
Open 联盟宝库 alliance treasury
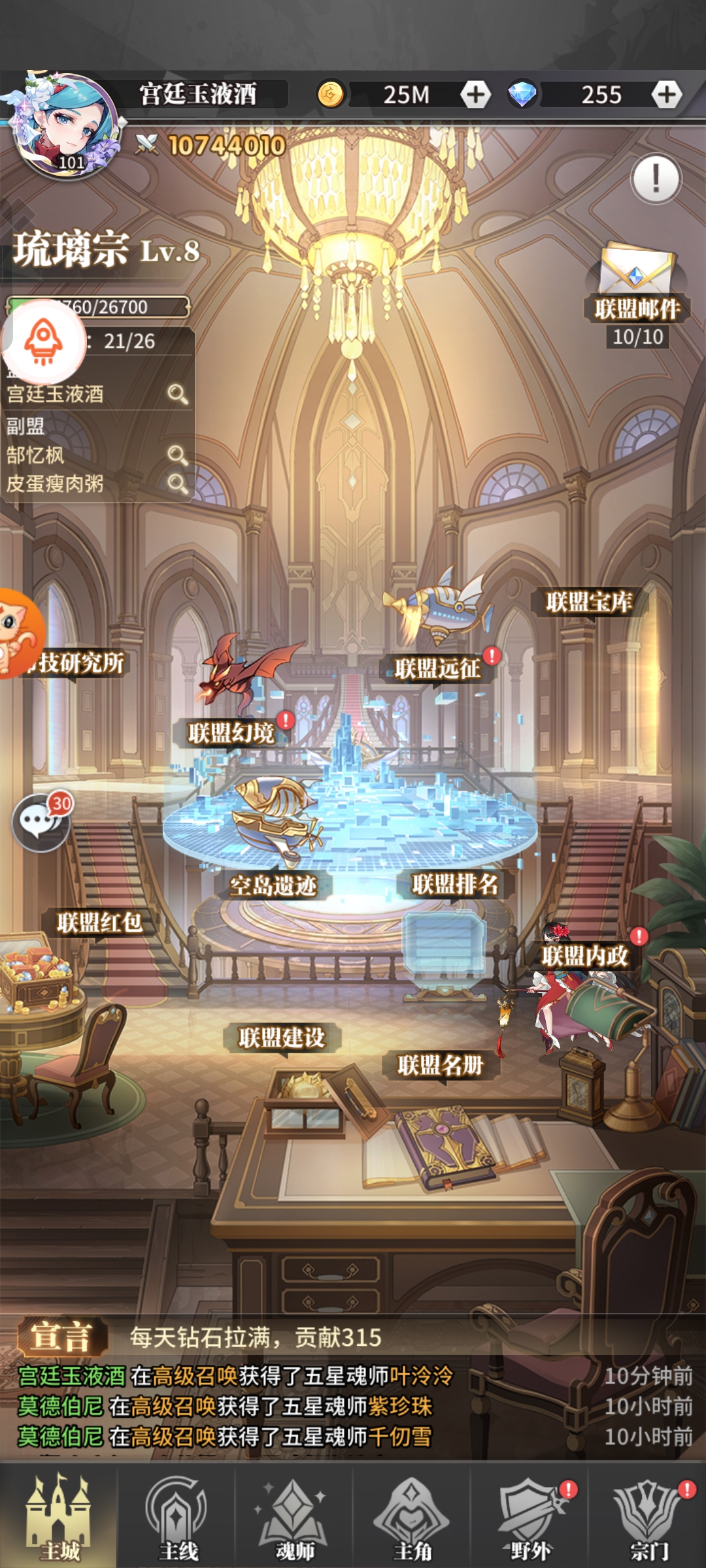589,602
